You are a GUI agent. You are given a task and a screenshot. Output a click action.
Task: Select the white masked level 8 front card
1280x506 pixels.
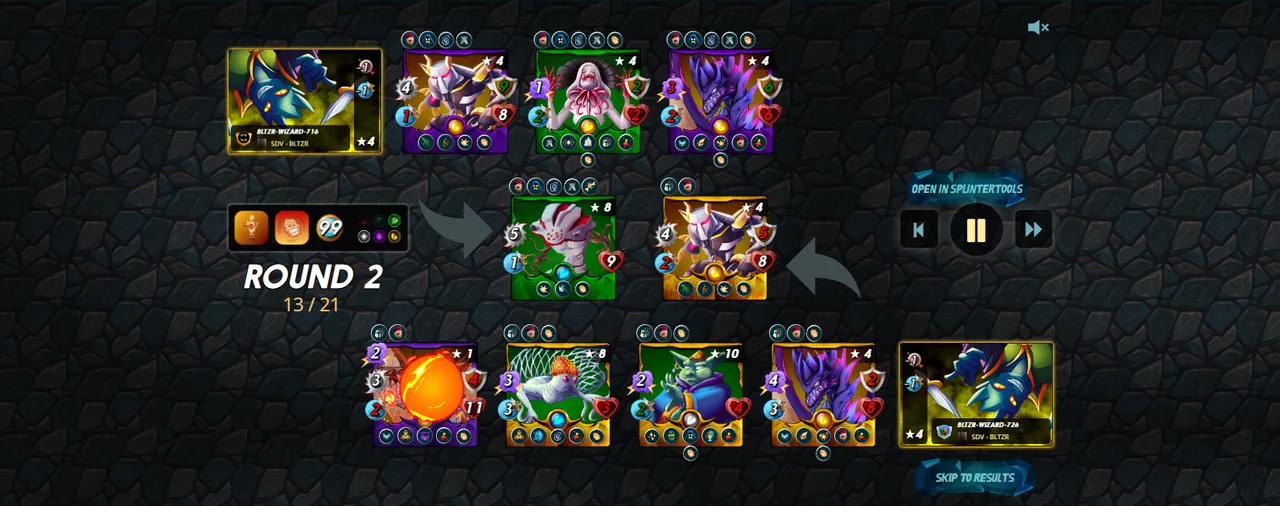click(563, 247)
